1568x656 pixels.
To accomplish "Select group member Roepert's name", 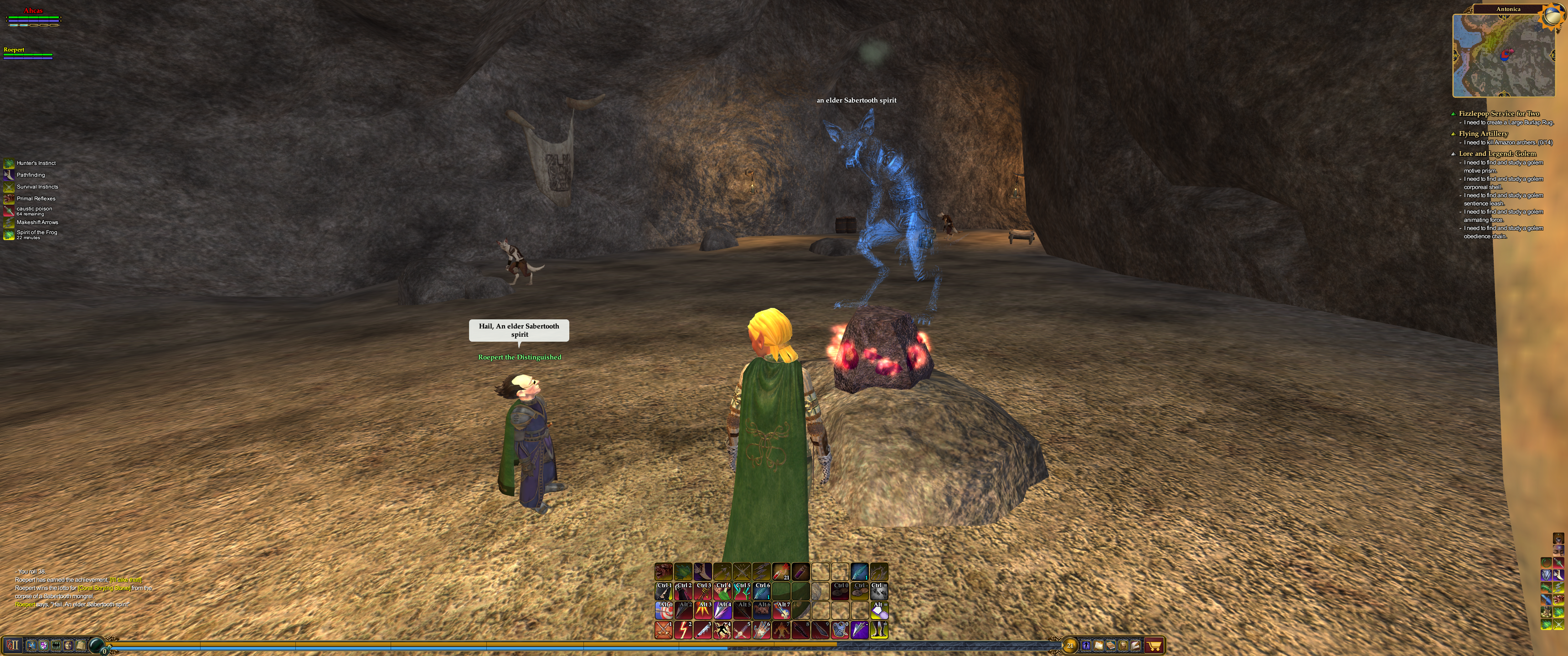I will [x=14, y=50].
